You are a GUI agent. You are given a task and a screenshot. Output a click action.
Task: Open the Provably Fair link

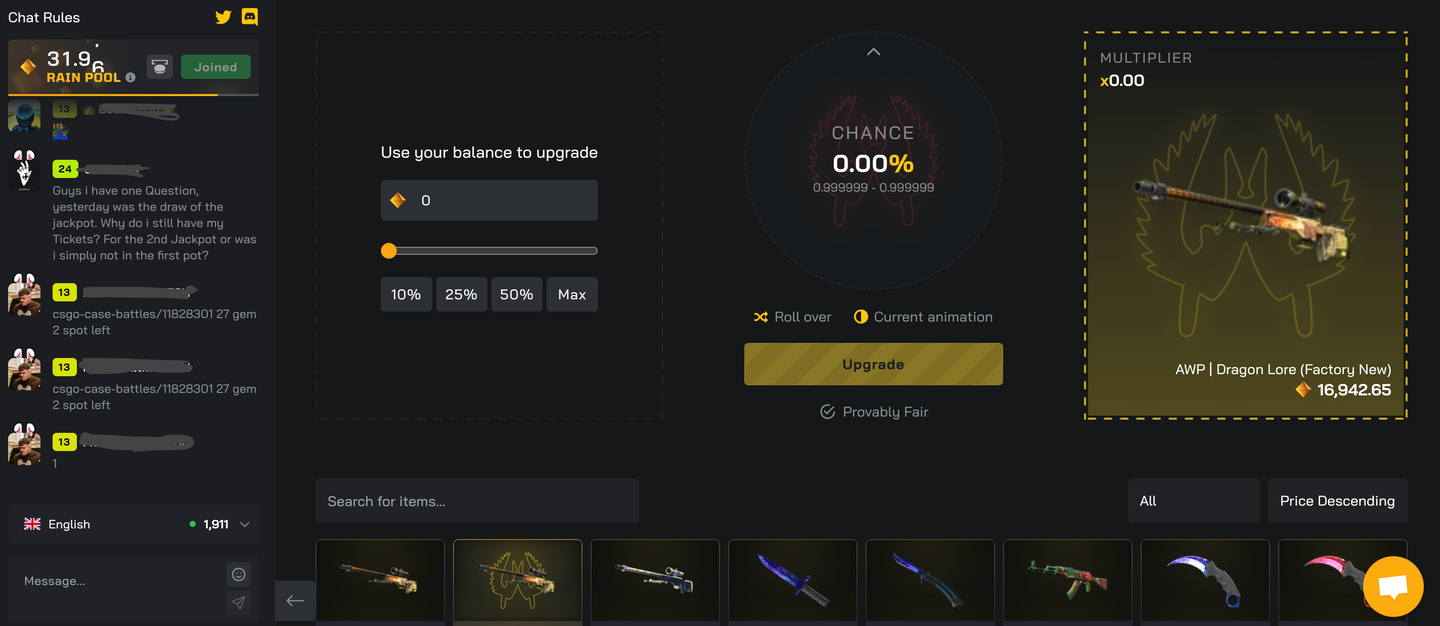pos(874,412)
